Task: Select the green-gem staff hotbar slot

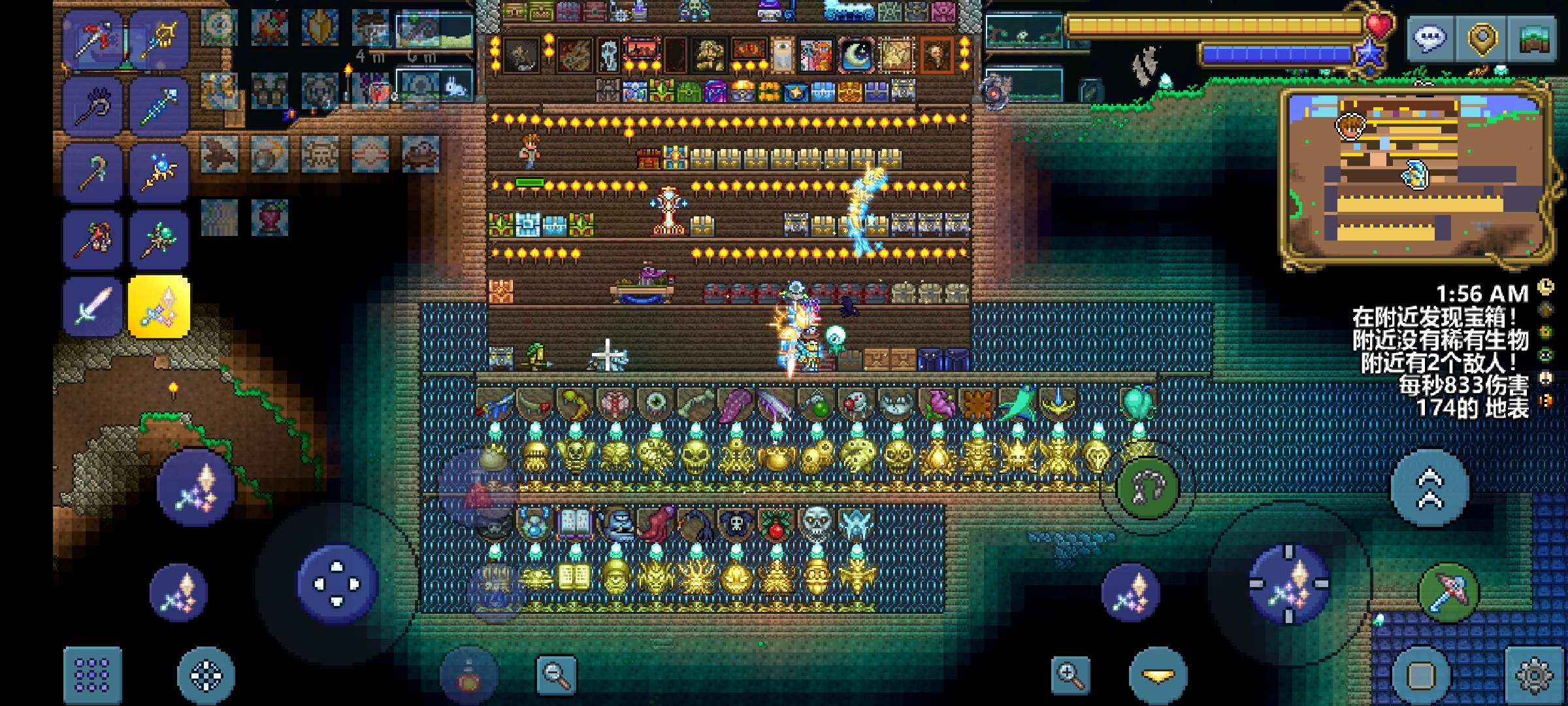Action: pos(159,239)
